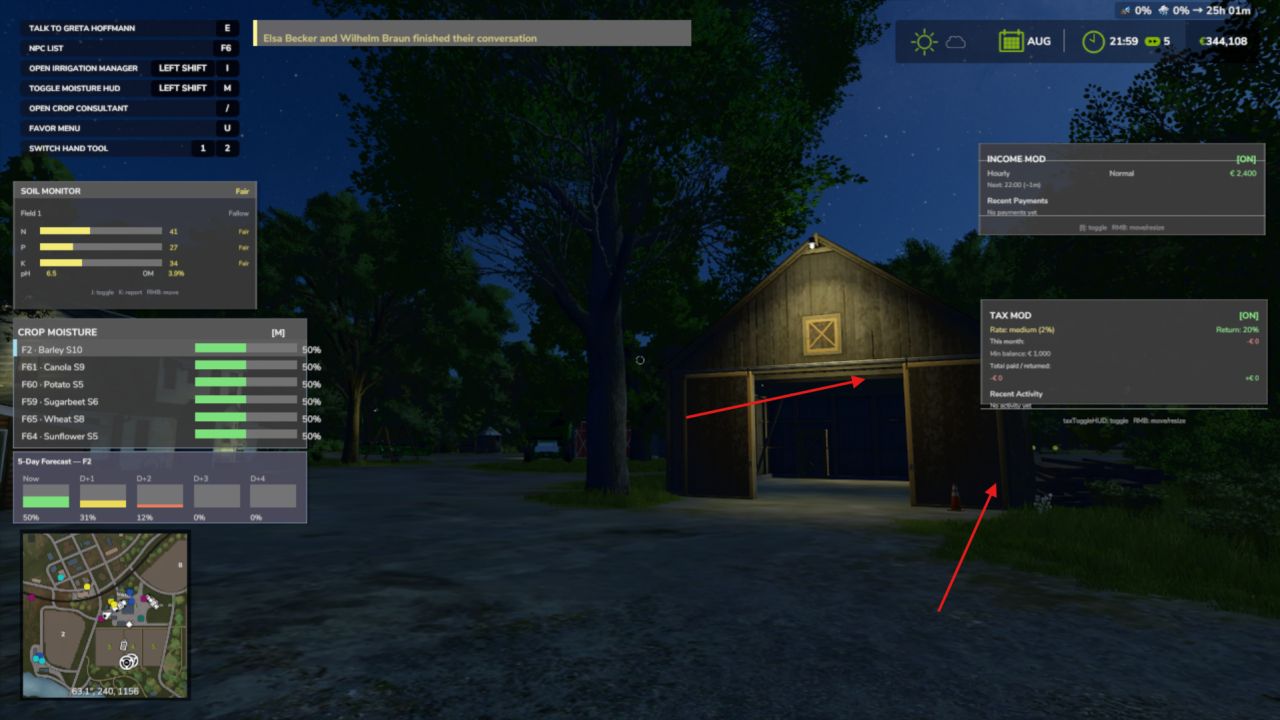Click the money balance showing €344,108

1222,41
